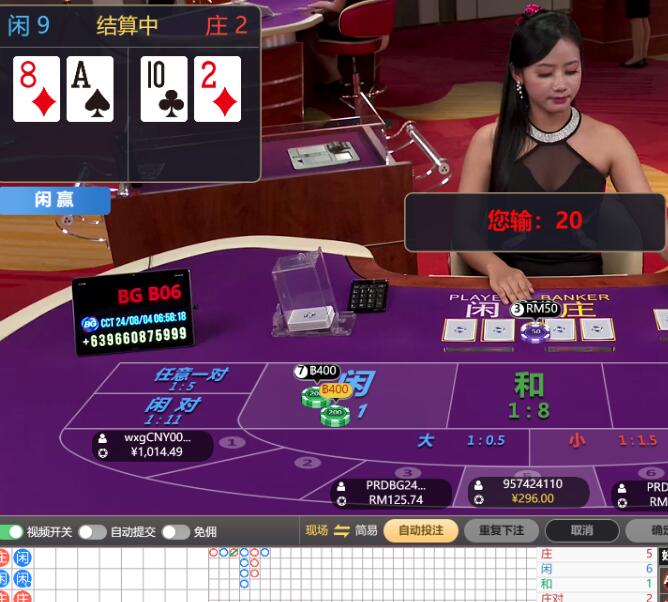Bet on the 小 1:1.5 area
The image size is (668, 602).
point(612,440)
